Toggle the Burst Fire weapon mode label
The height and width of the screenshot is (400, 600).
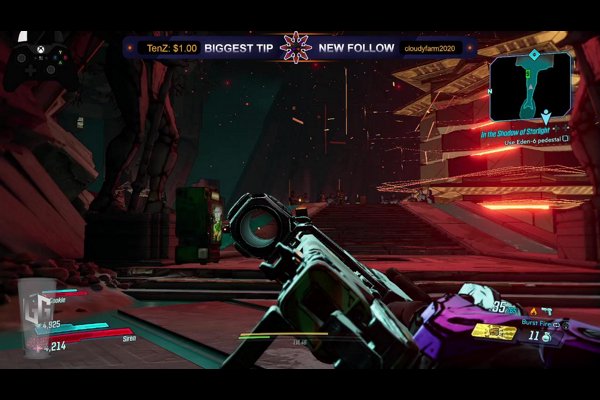[537, 325]
